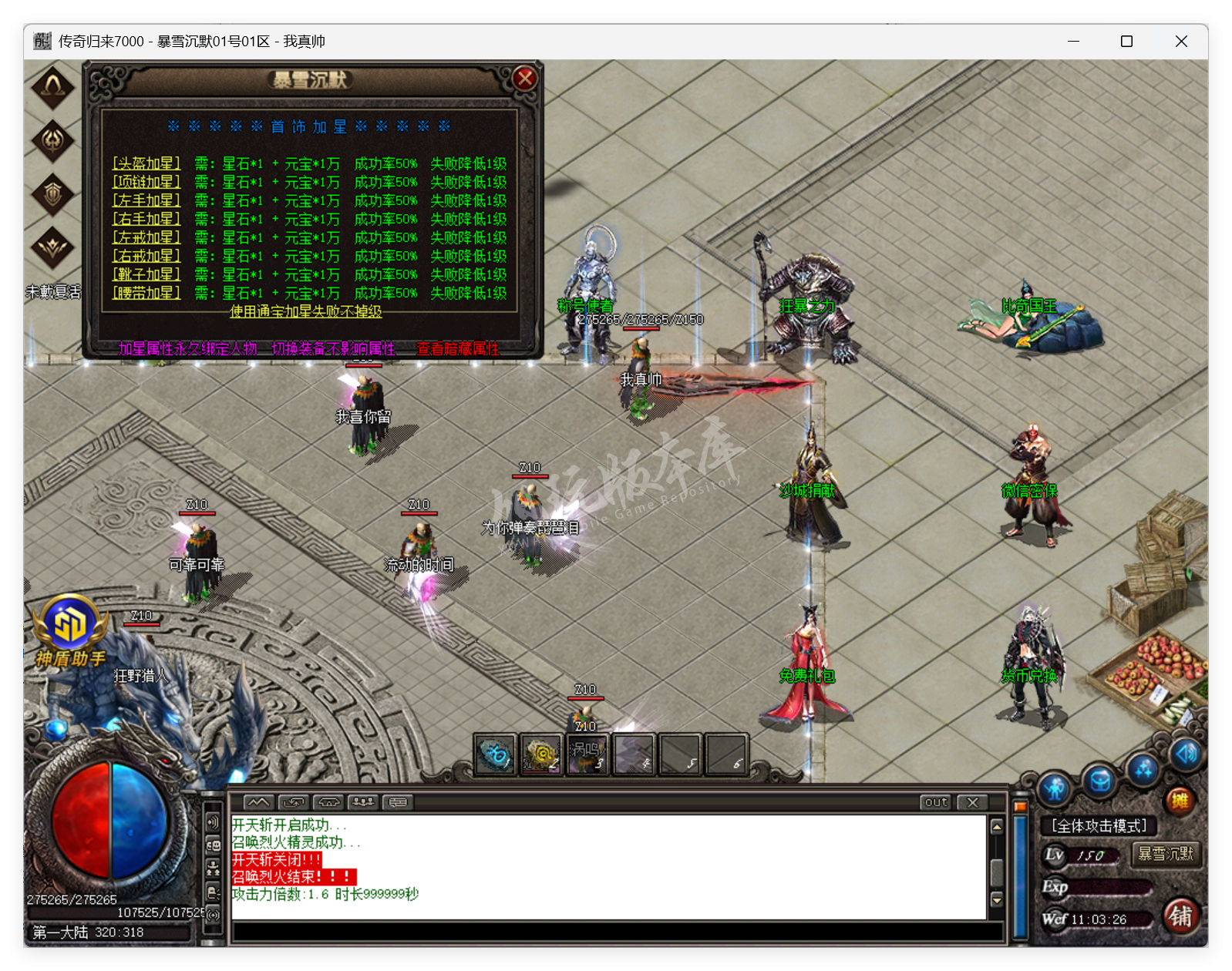This screenshot has height=971, width=1232.
Task: Select the first skill in the hotbar
Action: click(x=494, y=754)
